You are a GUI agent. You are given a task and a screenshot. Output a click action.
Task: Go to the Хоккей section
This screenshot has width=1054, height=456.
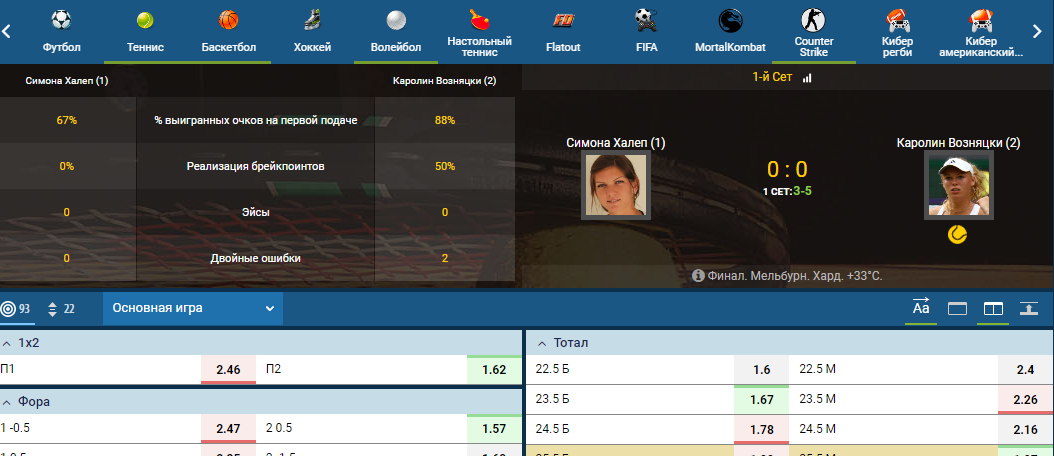click(x=313, y=31)
